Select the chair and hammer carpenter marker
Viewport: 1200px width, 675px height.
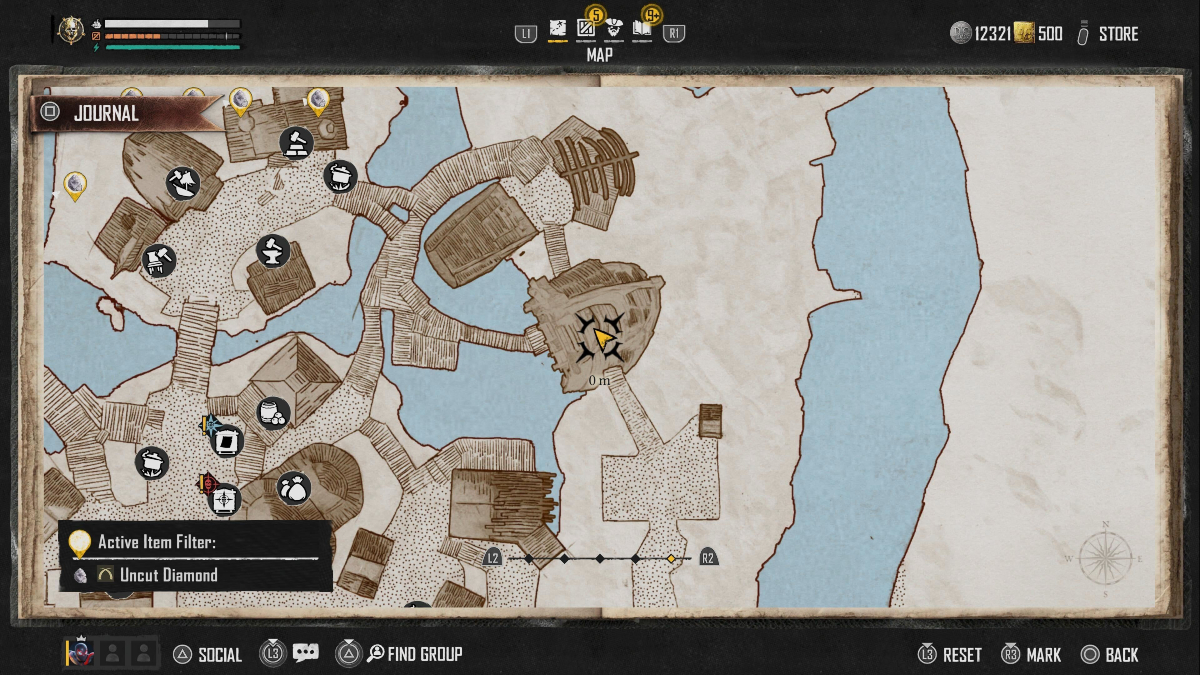[159, 261]
